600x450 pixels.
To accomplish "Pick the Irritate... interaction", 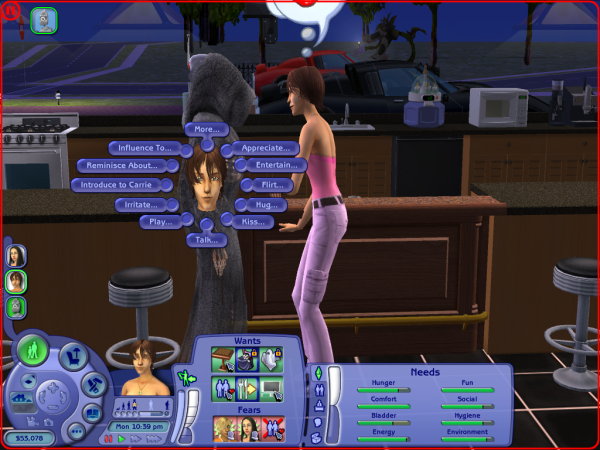I will point(140,204).
